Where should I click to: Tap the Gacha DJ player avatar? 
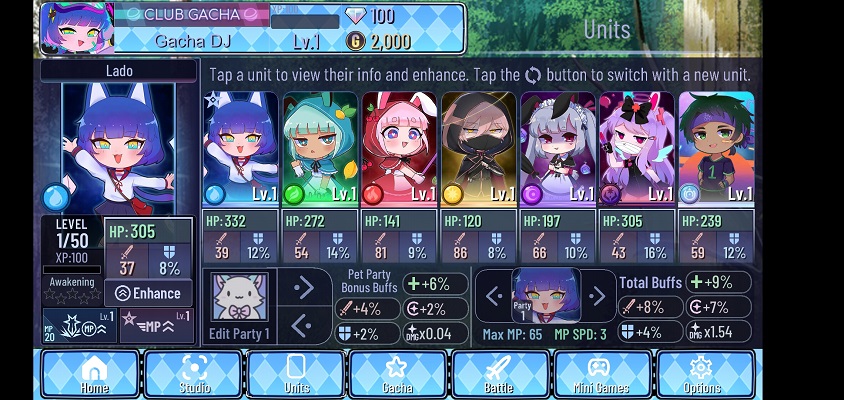coord(76,27)
